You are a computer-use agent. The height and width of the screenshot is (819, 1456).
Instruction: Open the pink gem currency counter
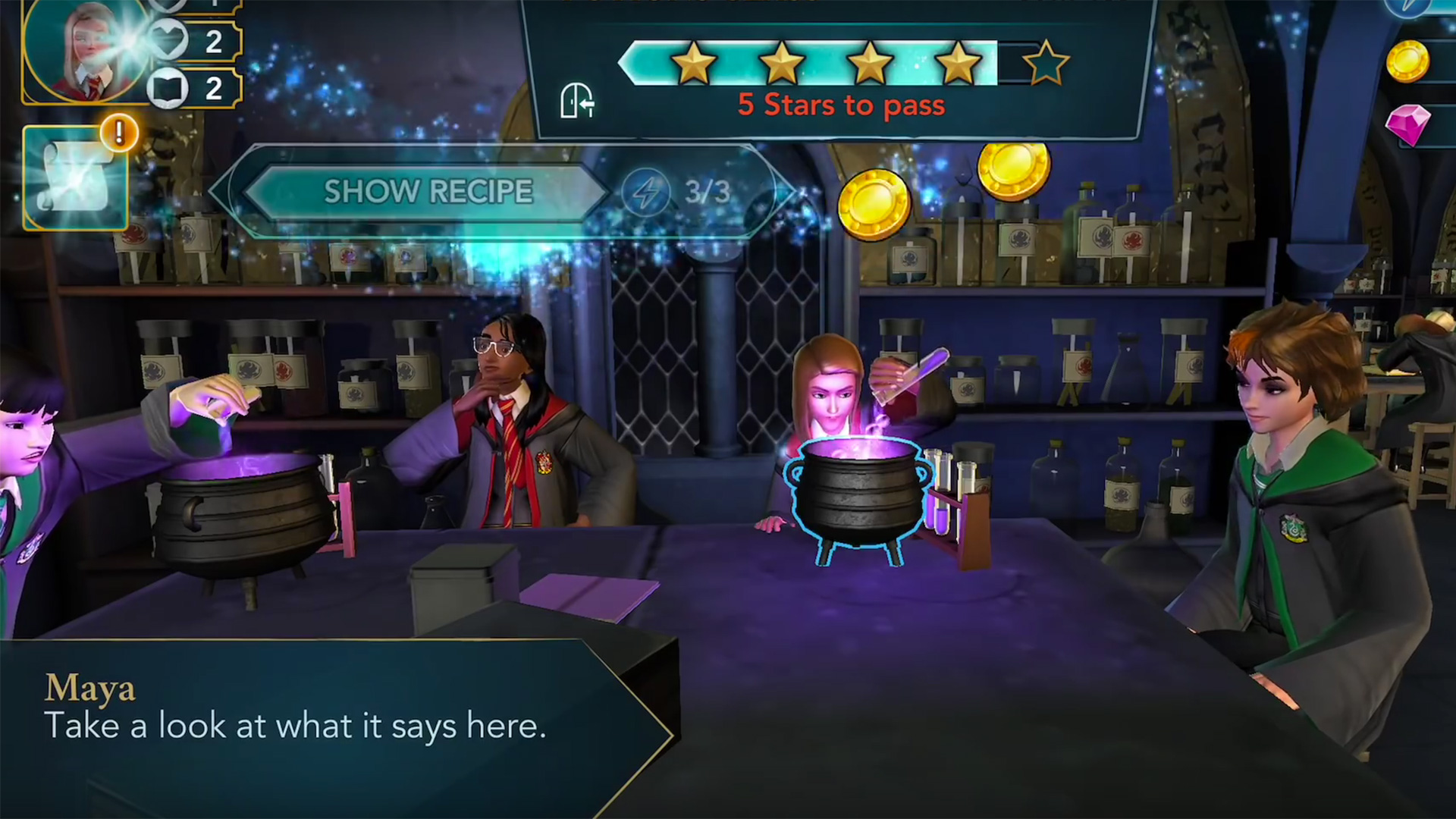1410,124
